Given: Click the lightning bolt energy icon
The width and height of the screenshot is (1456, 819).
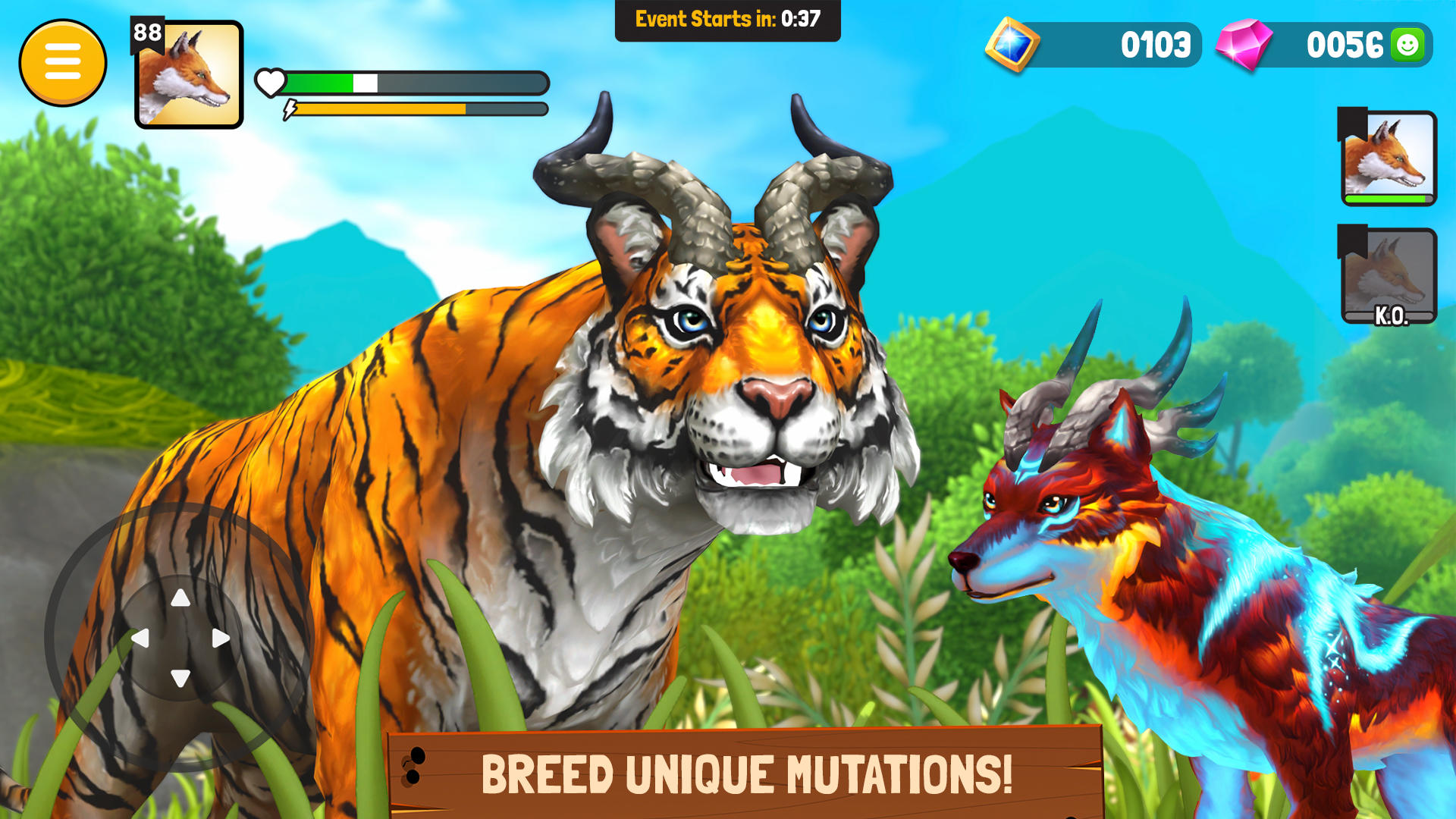Looking at the screenshot, I should (289, 108).
